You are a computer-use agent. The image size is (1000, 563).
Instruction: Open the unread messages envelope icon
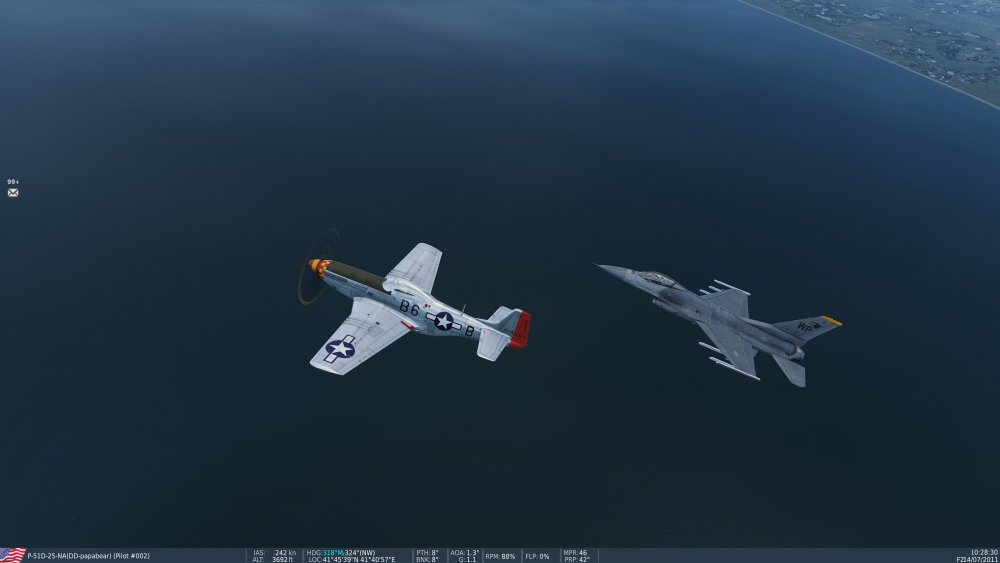pos(13,192)
